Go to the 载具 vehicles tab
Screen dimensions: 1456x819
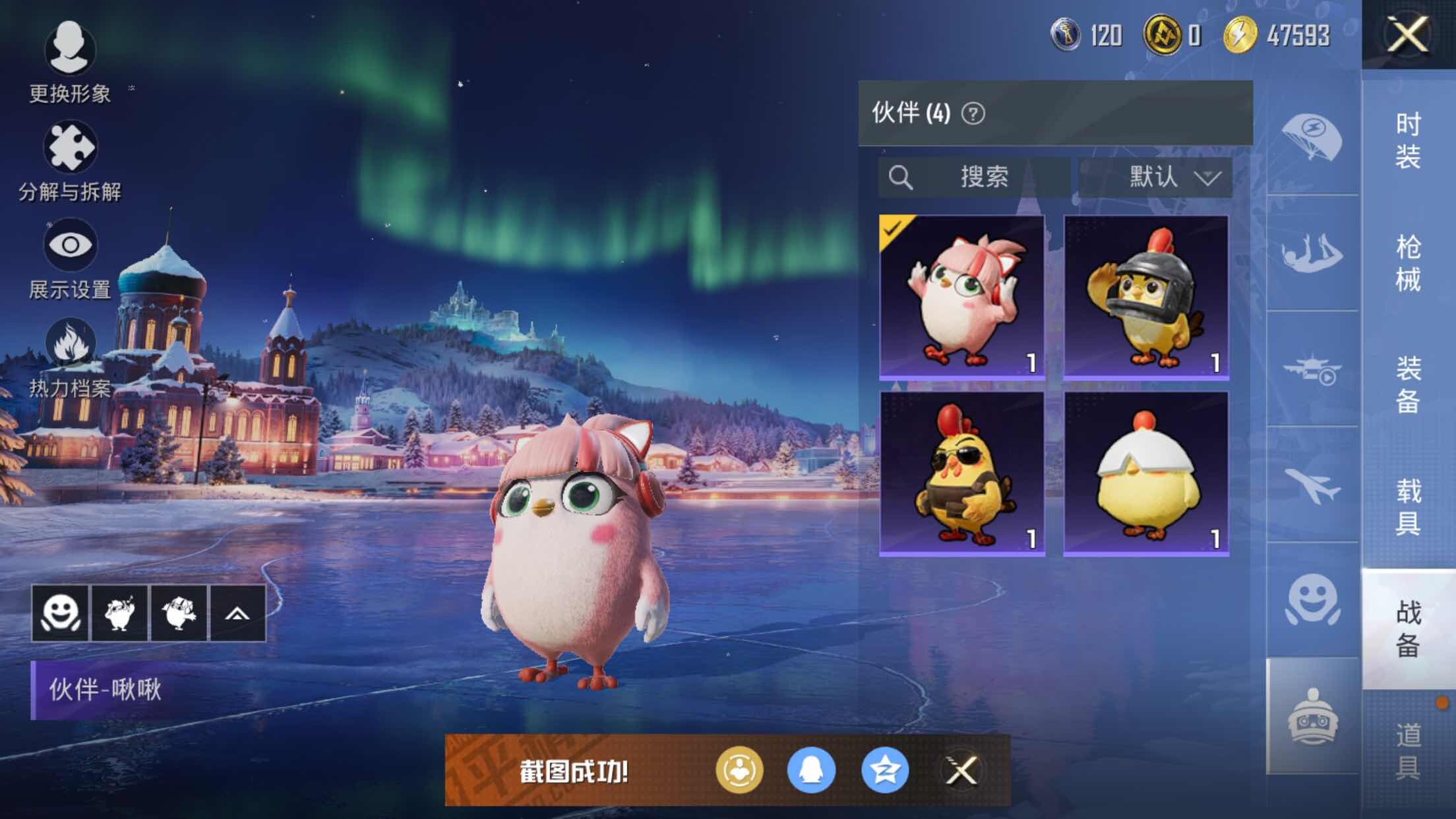click(1408, 506)
